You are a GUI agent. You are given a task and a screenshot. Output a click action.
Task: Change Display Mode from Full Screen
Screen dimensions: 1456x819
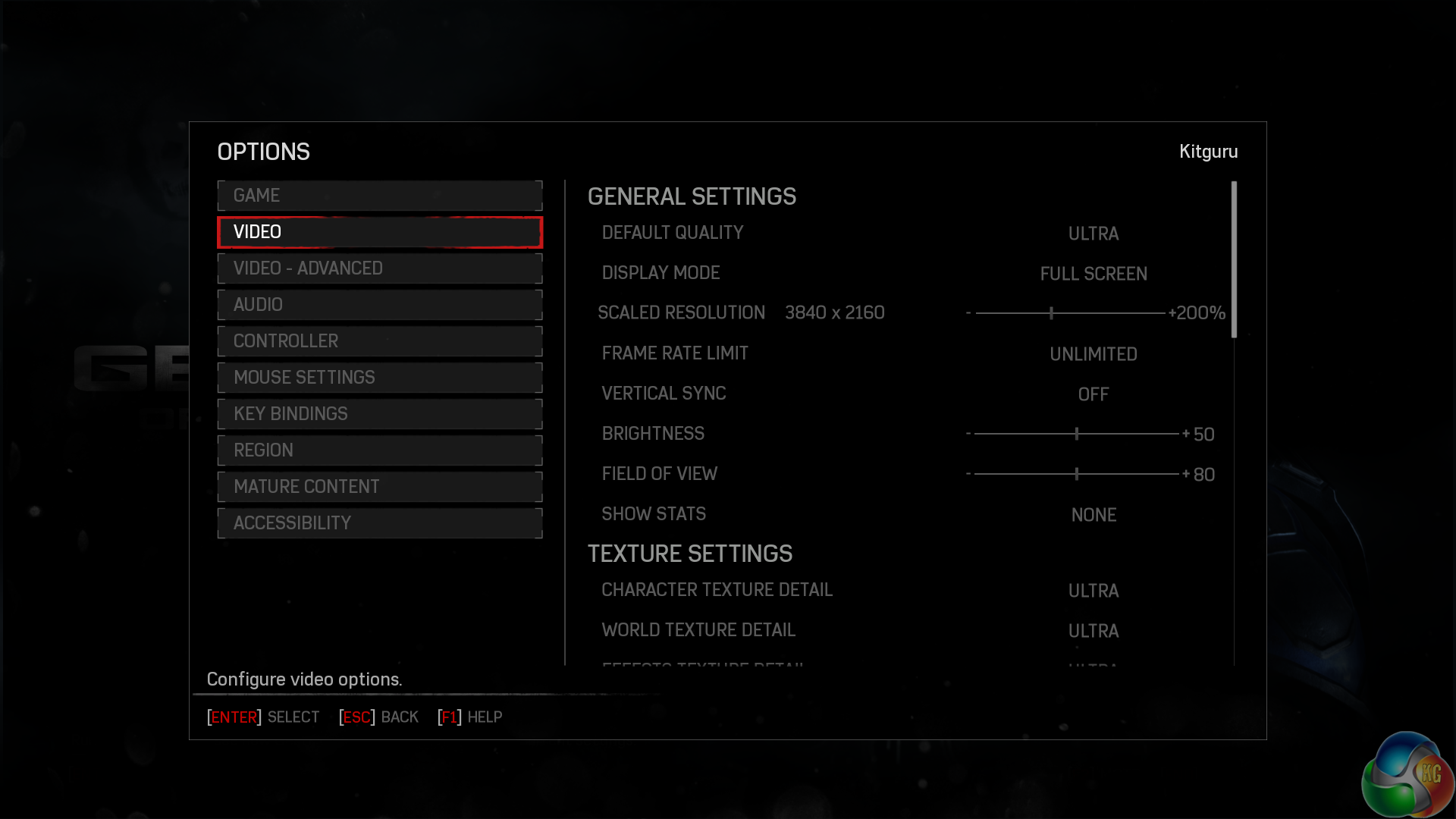click(x=1093, y=274)
